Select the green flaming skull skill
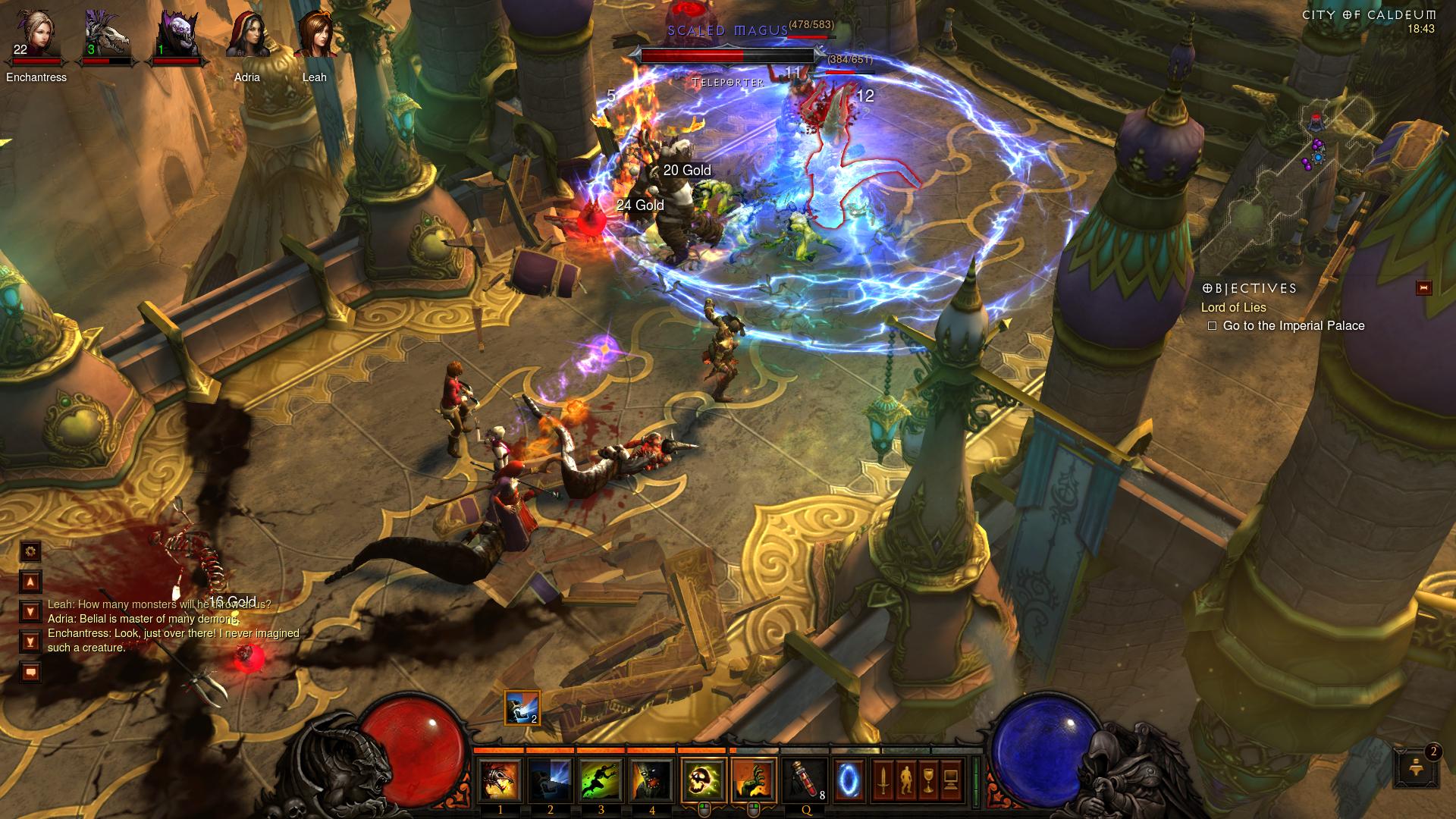The image size is (1456, 819). click(703, 780)
